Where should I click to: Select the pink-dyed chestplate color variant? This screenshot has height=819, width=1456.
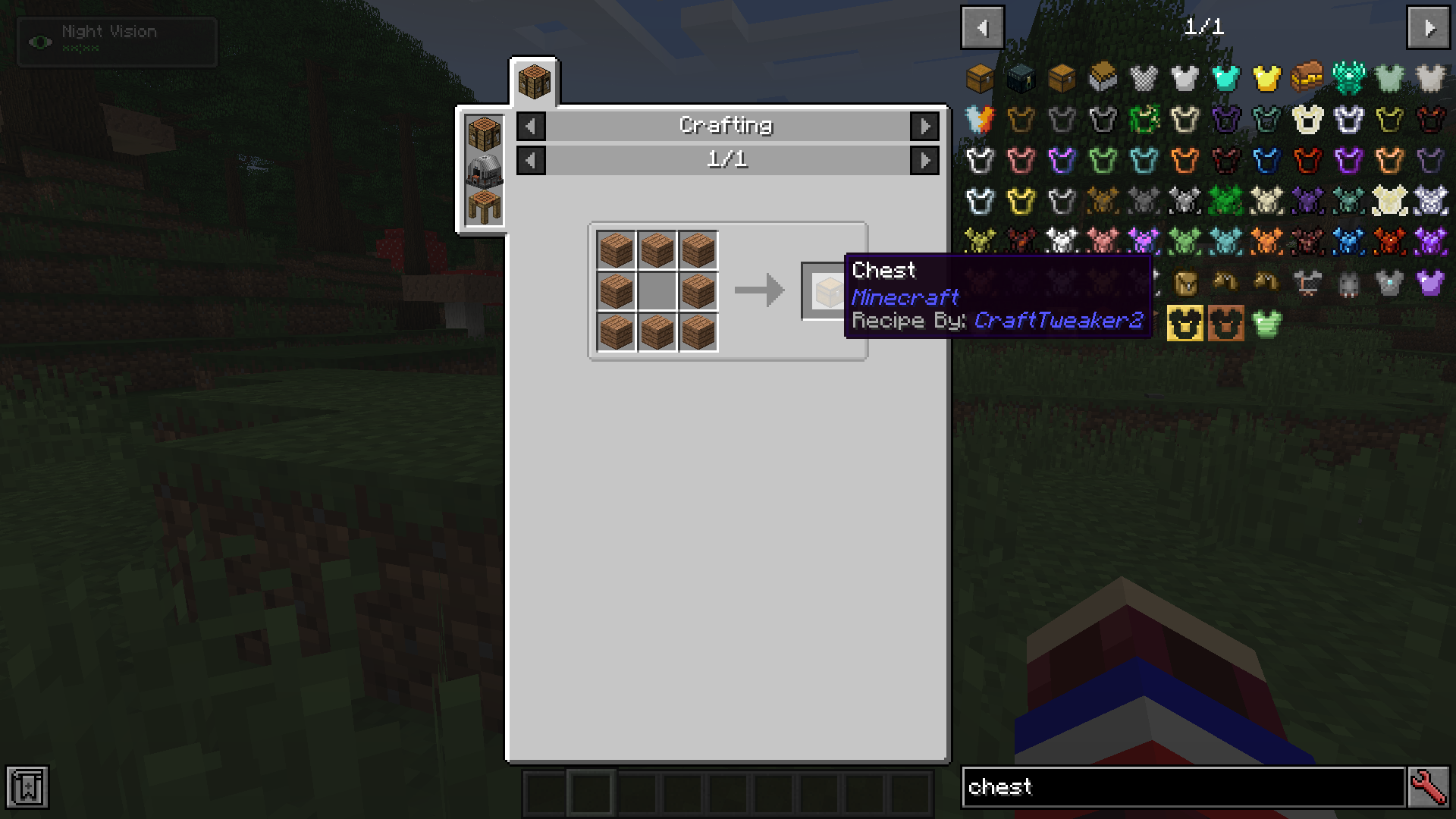coord(1021,160)
